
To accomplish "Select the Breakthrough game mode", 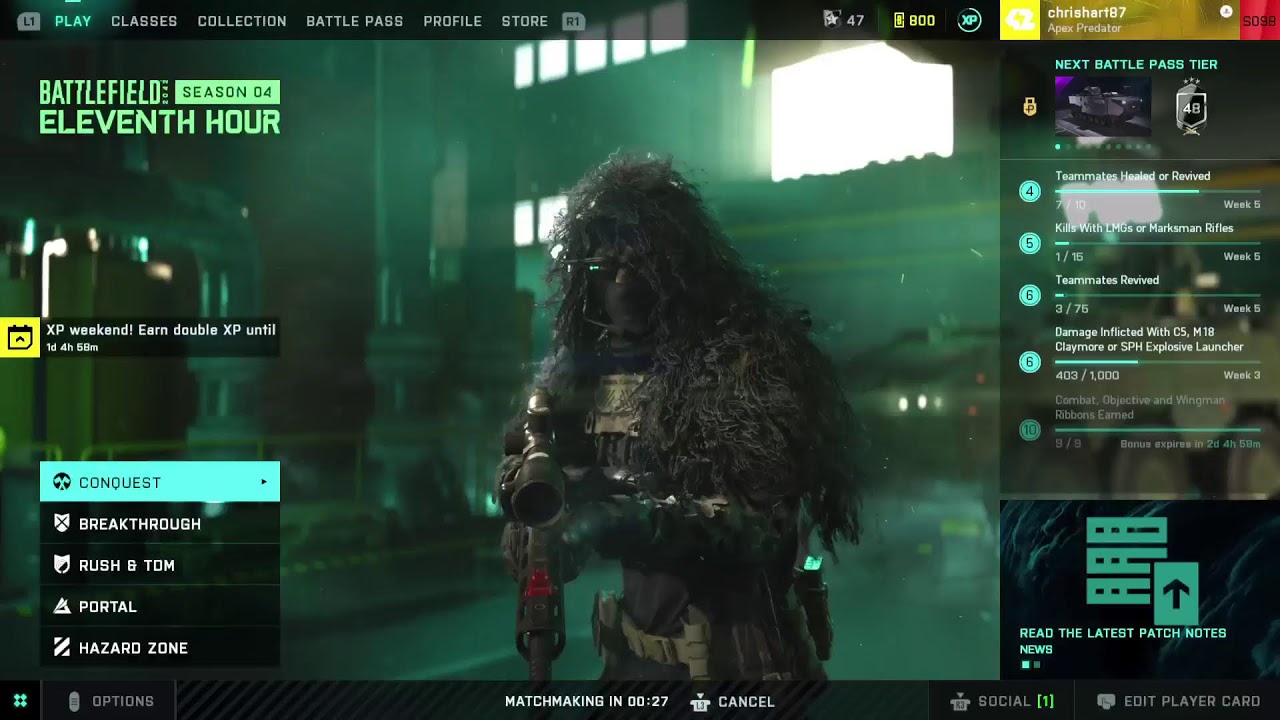I will tap(140, 523).
